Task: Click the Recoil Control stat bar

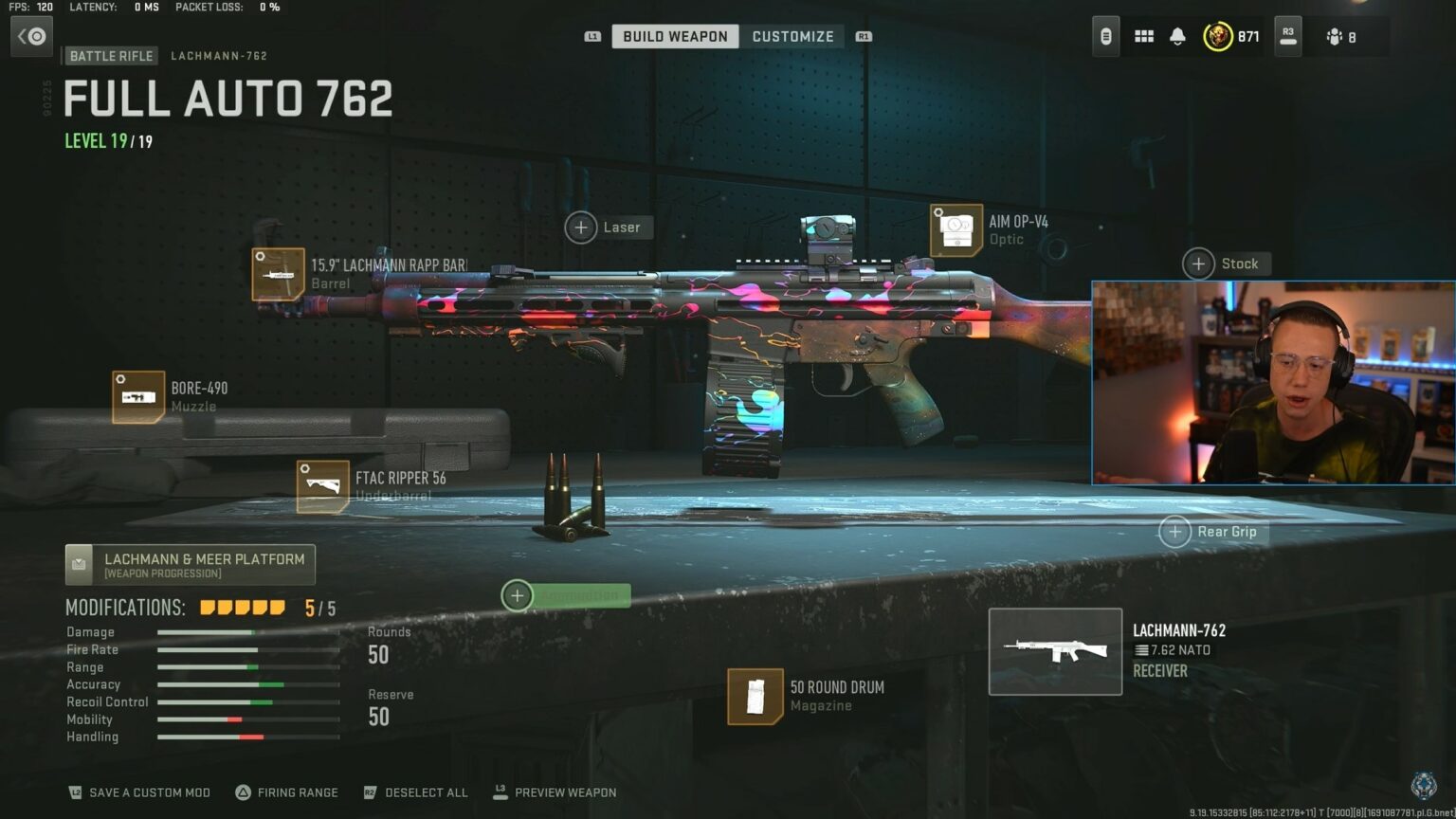Action: coord(246,701)
